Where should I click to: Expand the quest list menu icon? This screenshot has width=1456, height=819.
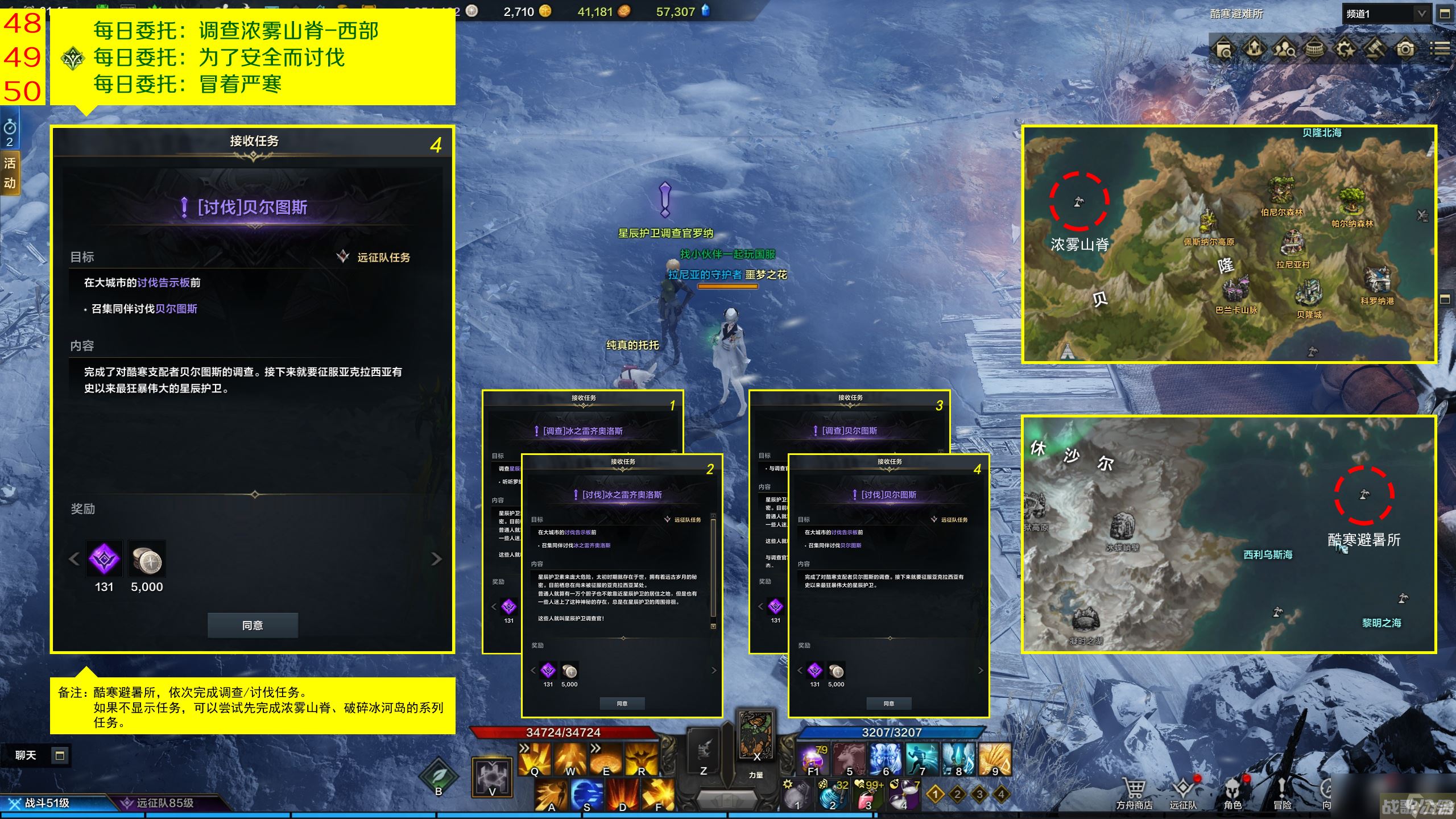(x=1440, y=49)
